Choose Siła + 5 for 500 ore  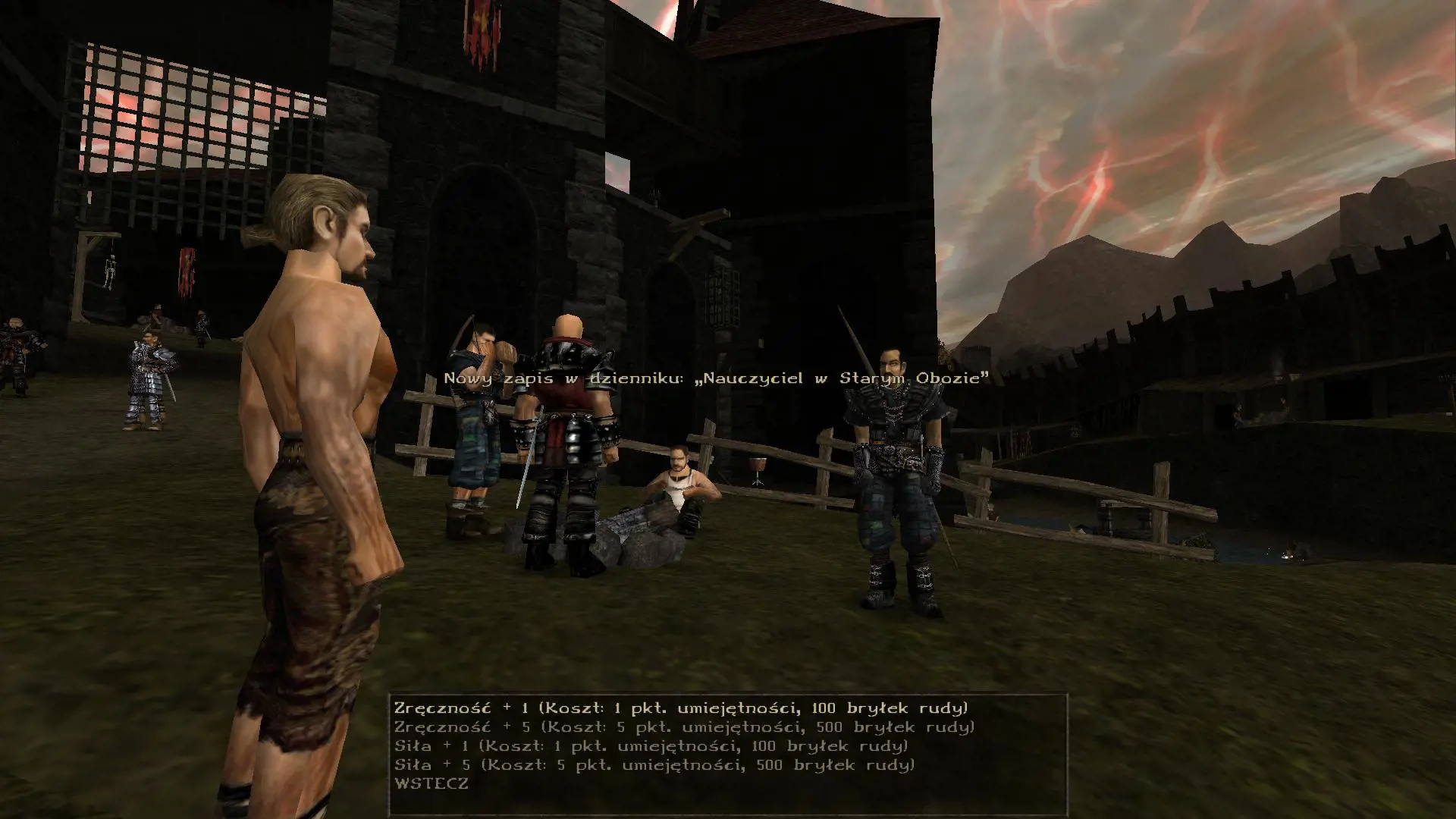pos(654,765)
